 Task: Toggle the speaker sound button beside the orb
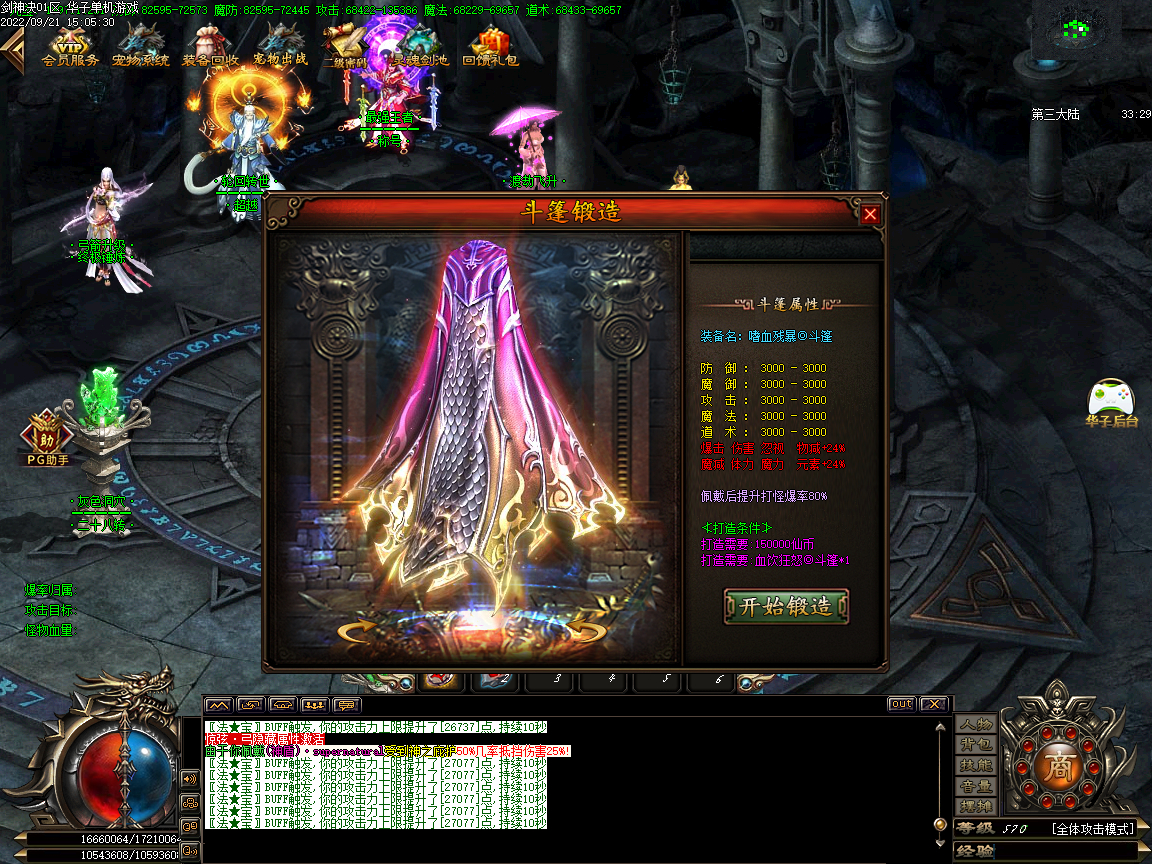click(189, 778)
